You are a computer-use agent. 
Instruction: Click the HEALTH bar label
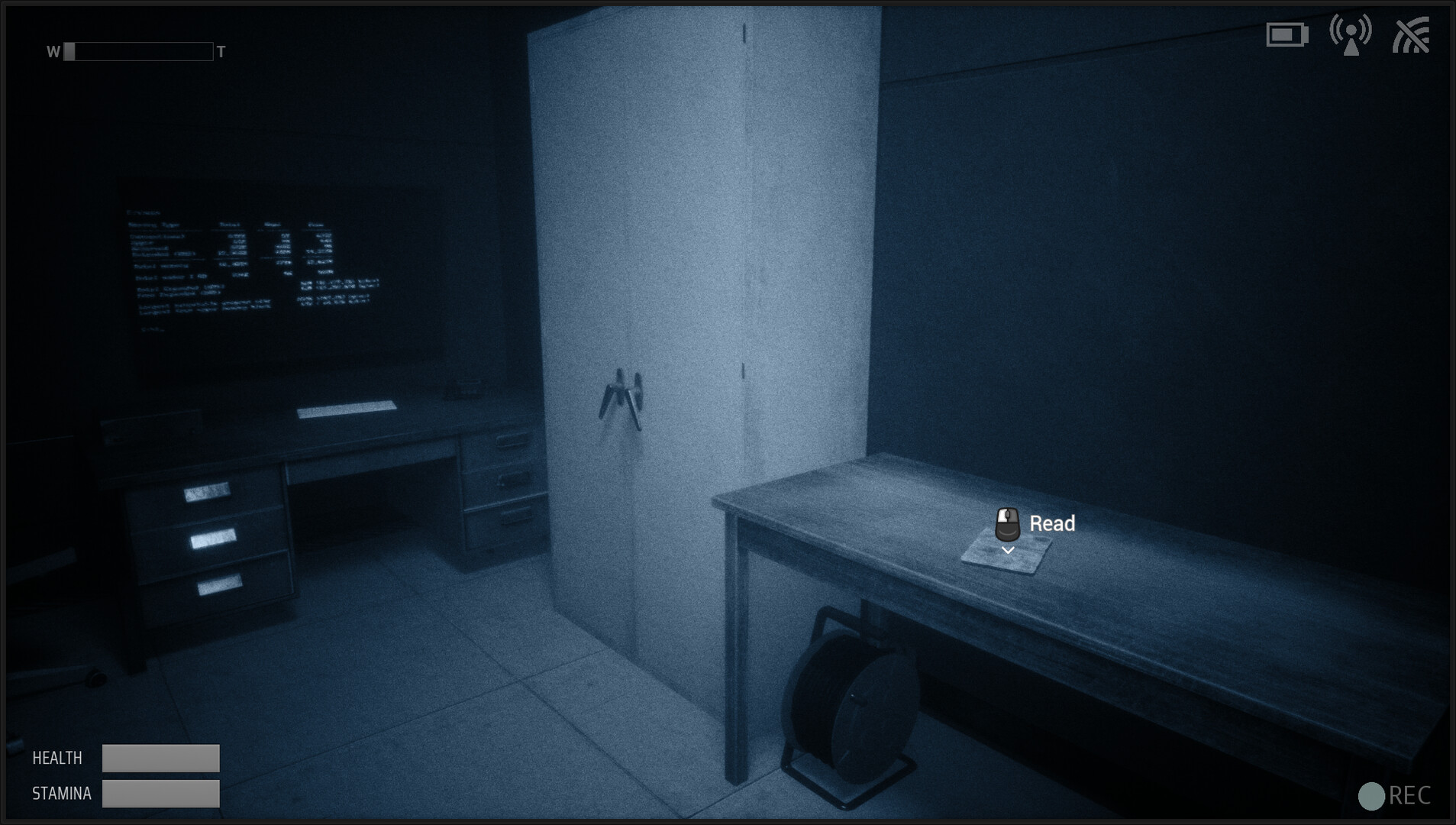[x=56, y=757]
